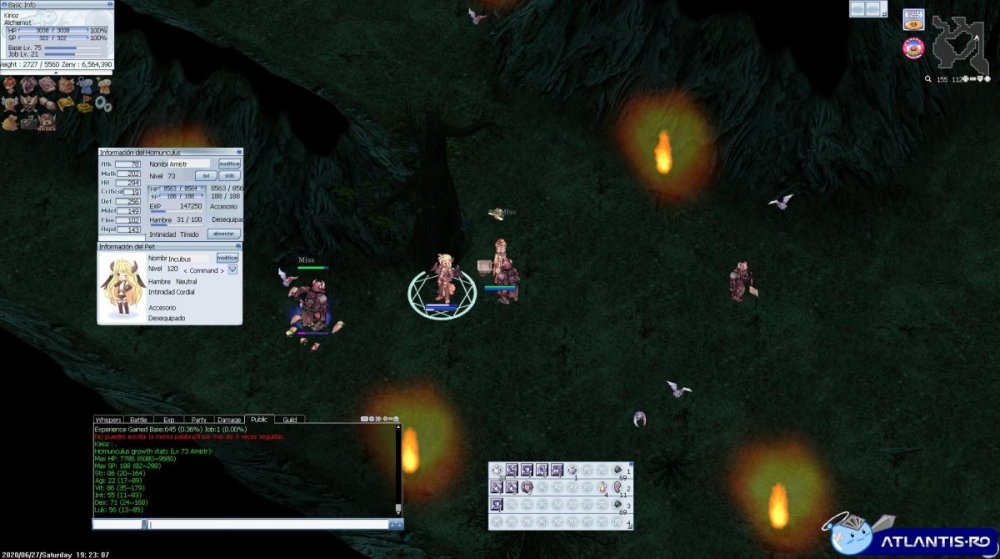Close the Información del Homunculus window
1000x559 pixels.
(x=240, y=152)
